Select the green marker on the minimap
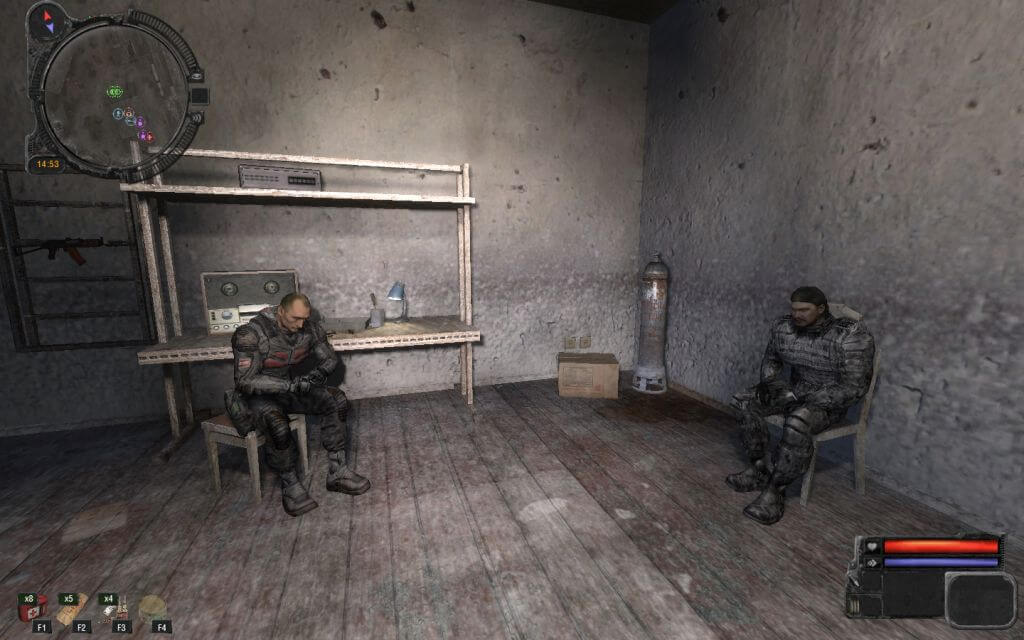The width and height of the screenshot is (1024, 640). click(115, 92)
